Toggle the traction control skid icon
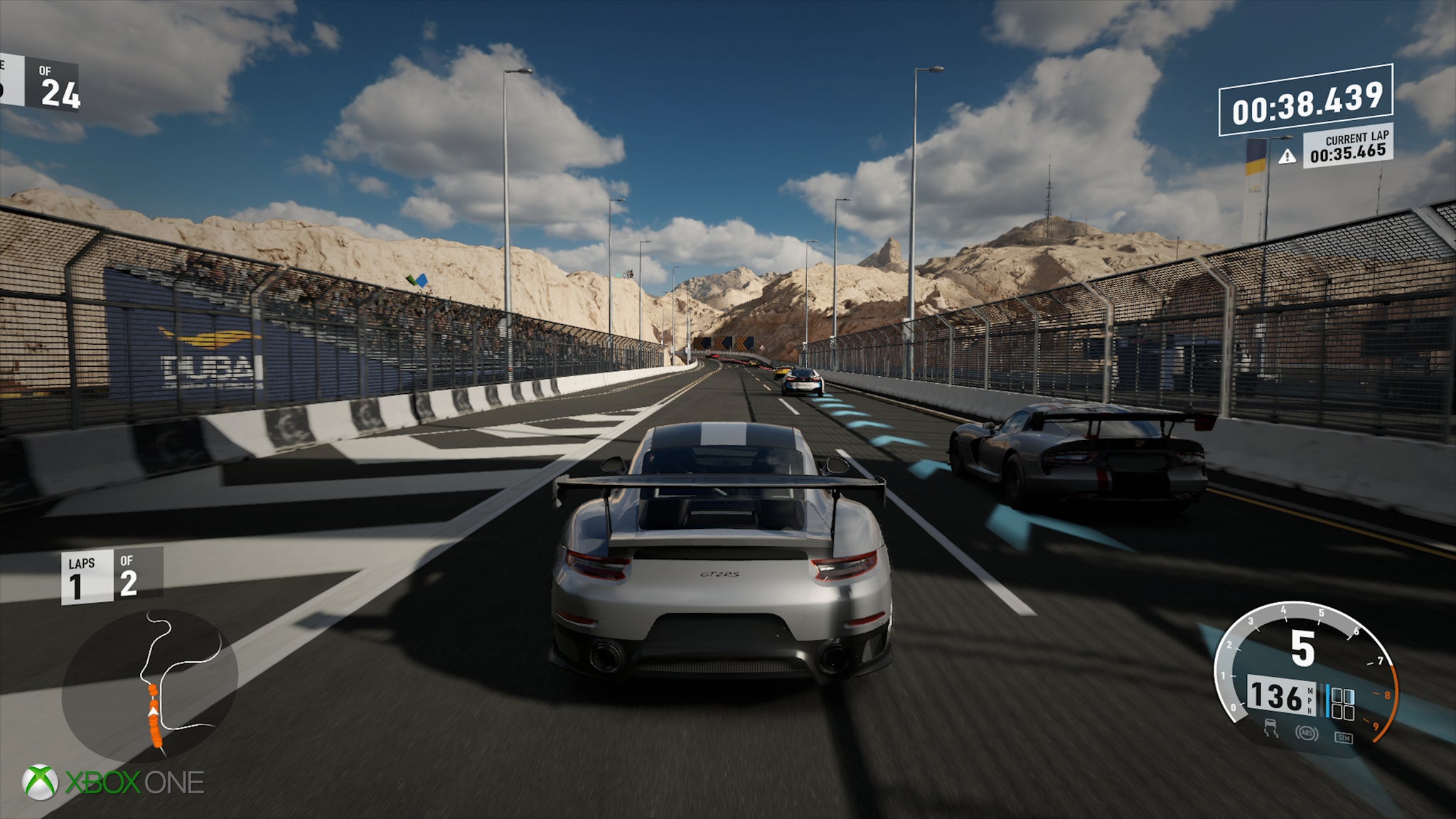The image size is (1456, 819). 1271,729
